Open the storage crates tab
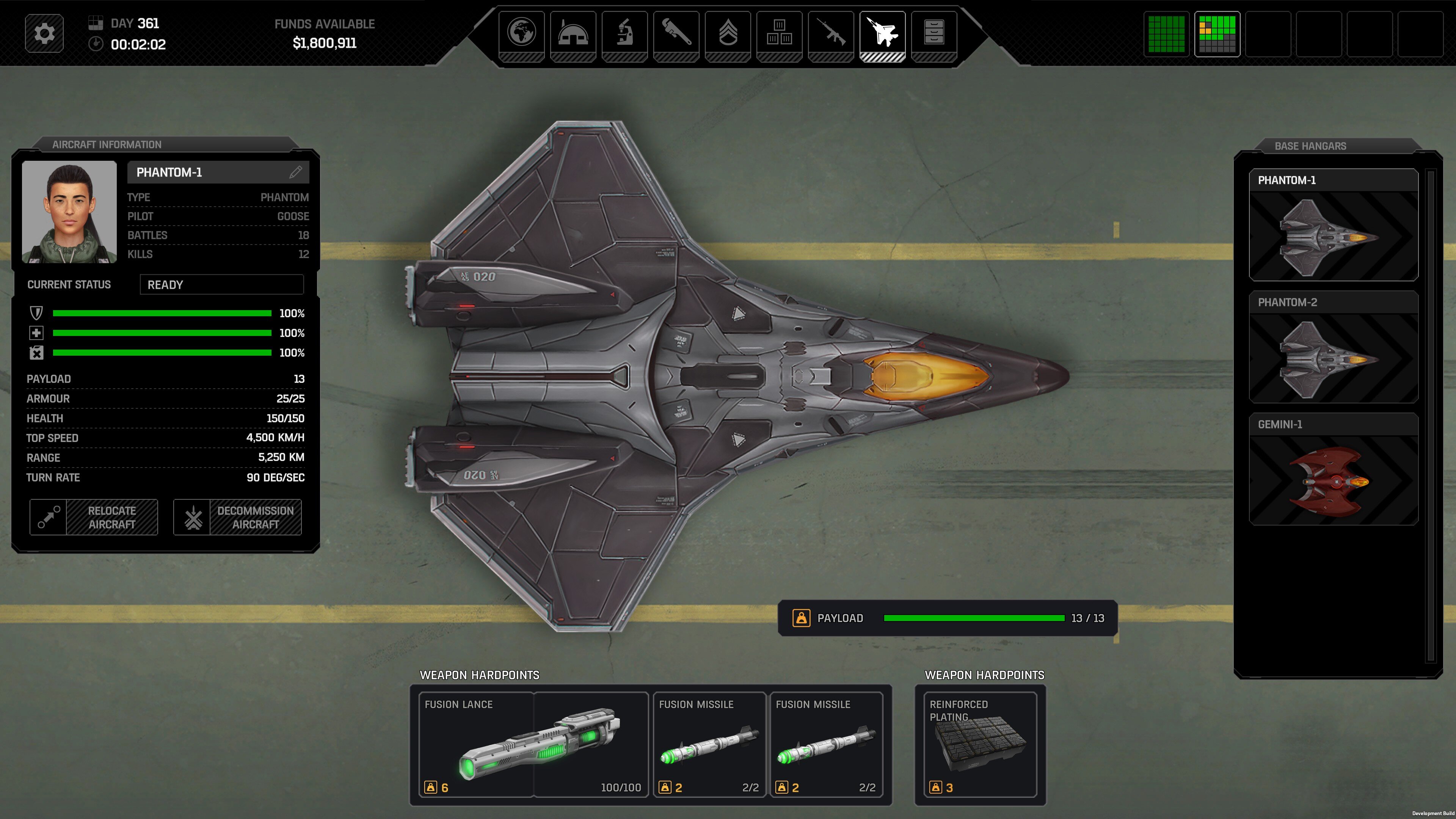 [x=779, y=33]
